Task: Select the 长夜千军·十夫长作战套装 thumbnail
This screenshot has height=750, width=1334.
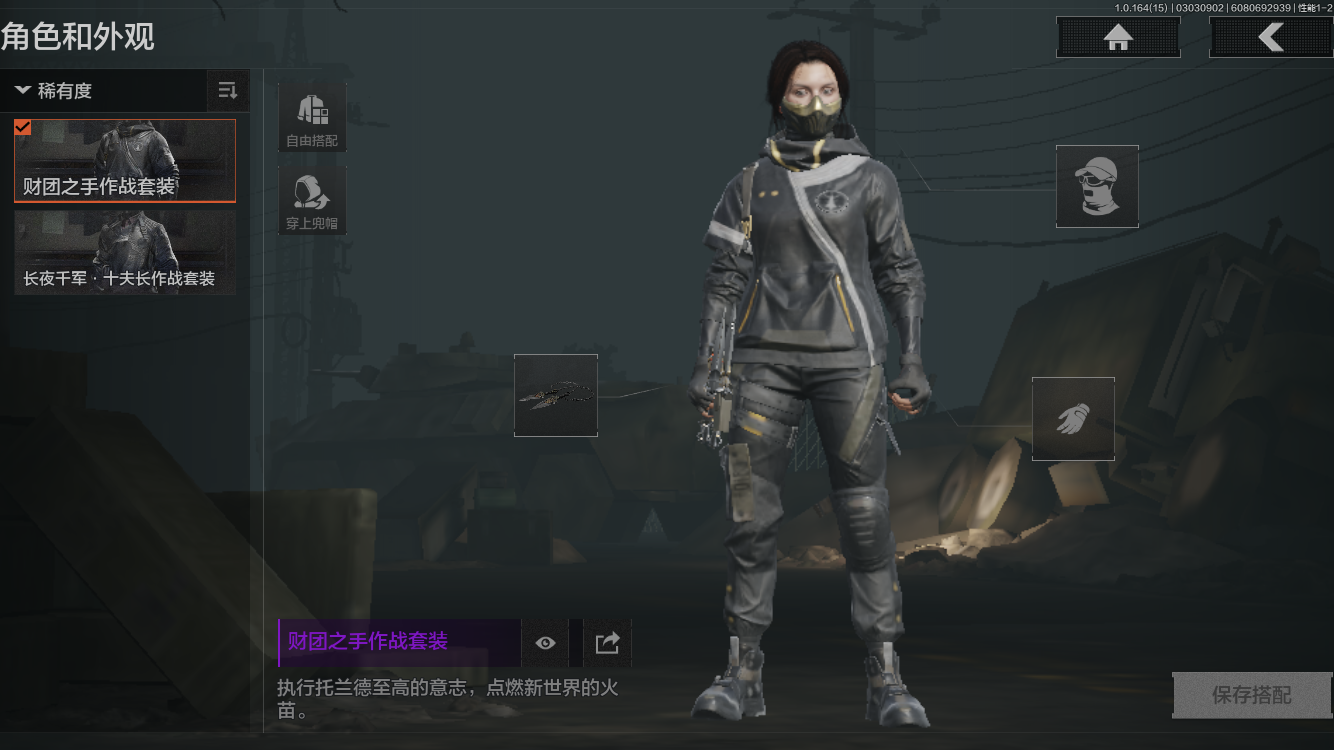Action: coord(124,252)
